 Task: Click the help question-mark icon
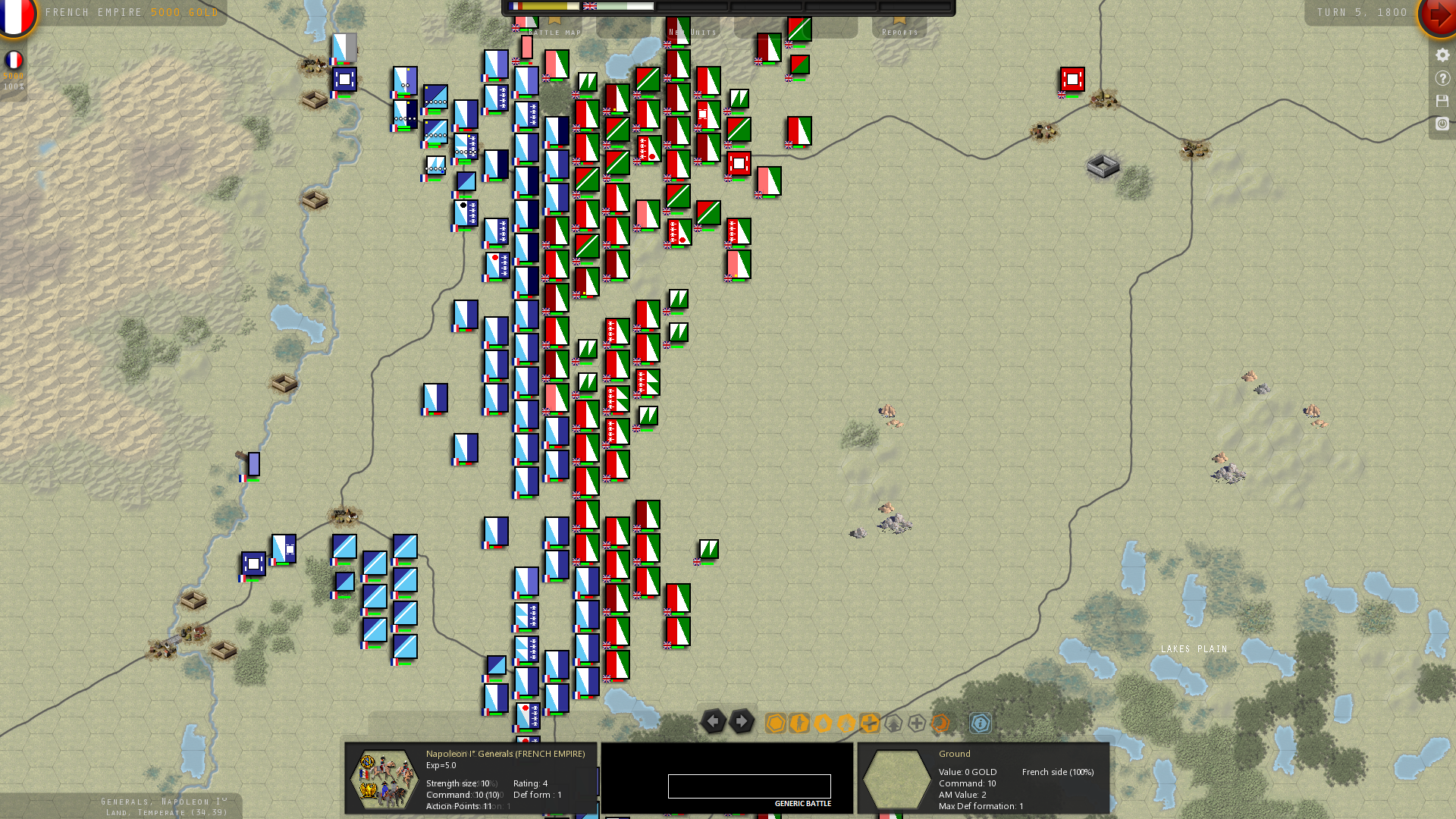tap(1442, 77)
